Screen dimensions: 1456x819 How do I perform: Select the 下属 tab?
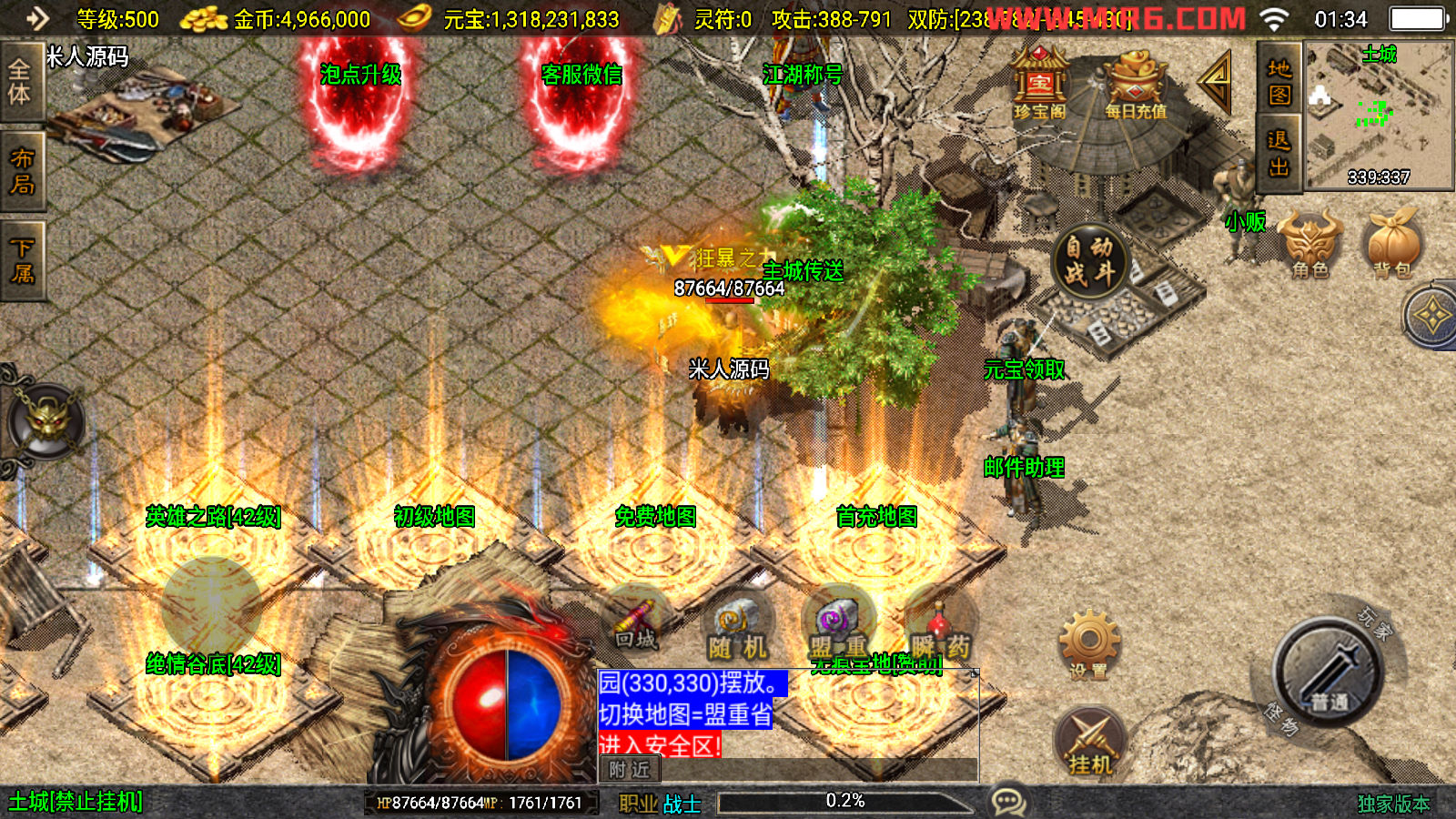coord(20,260)
